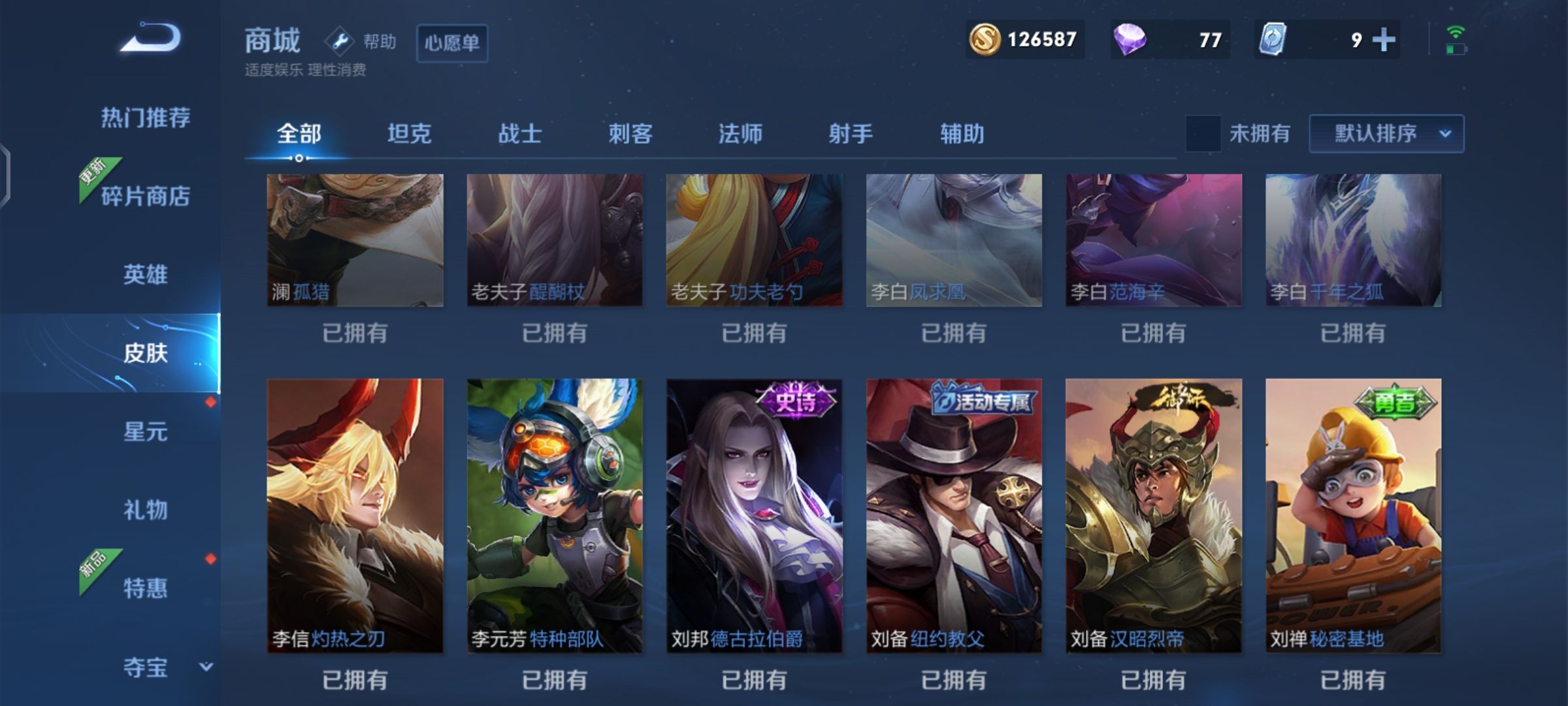Enable the 未拥有 filter checkbox

[1204, 134]
